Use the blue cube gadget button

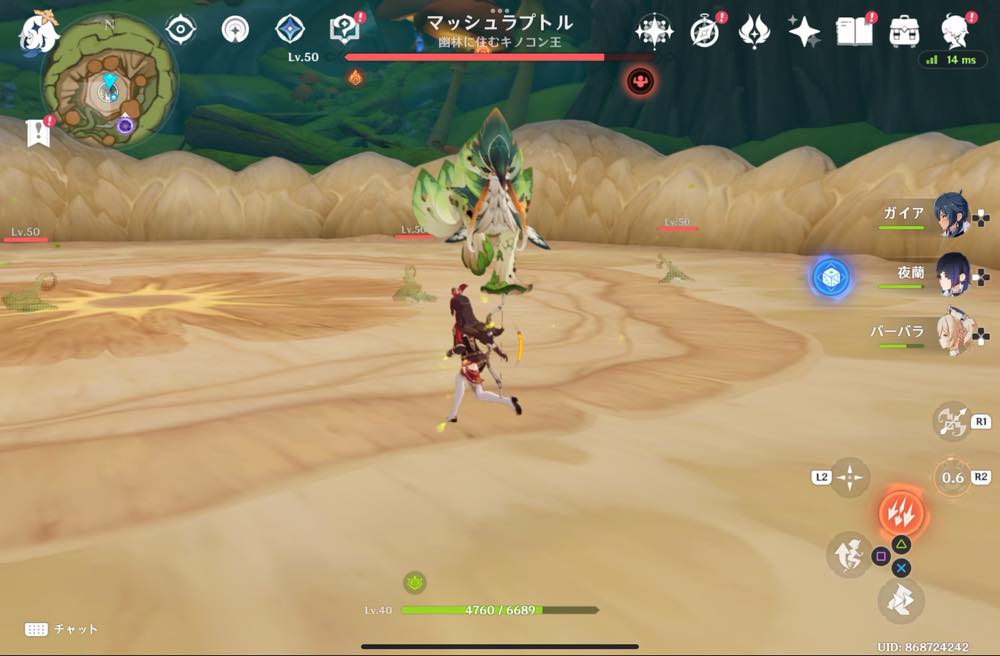830,277
